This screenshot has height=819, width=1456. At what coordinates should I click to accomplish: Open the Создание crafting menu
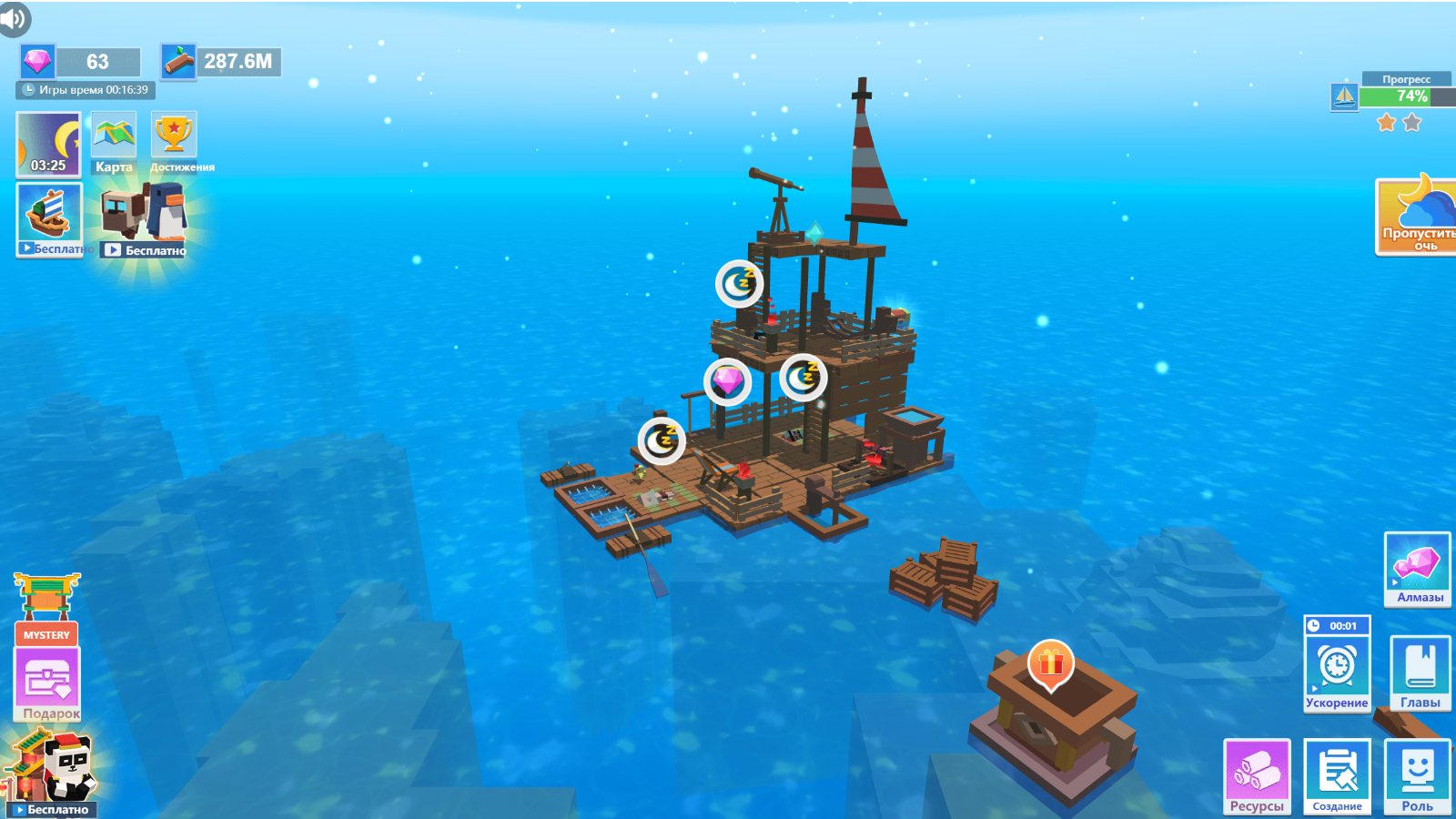pos(1337,778)
